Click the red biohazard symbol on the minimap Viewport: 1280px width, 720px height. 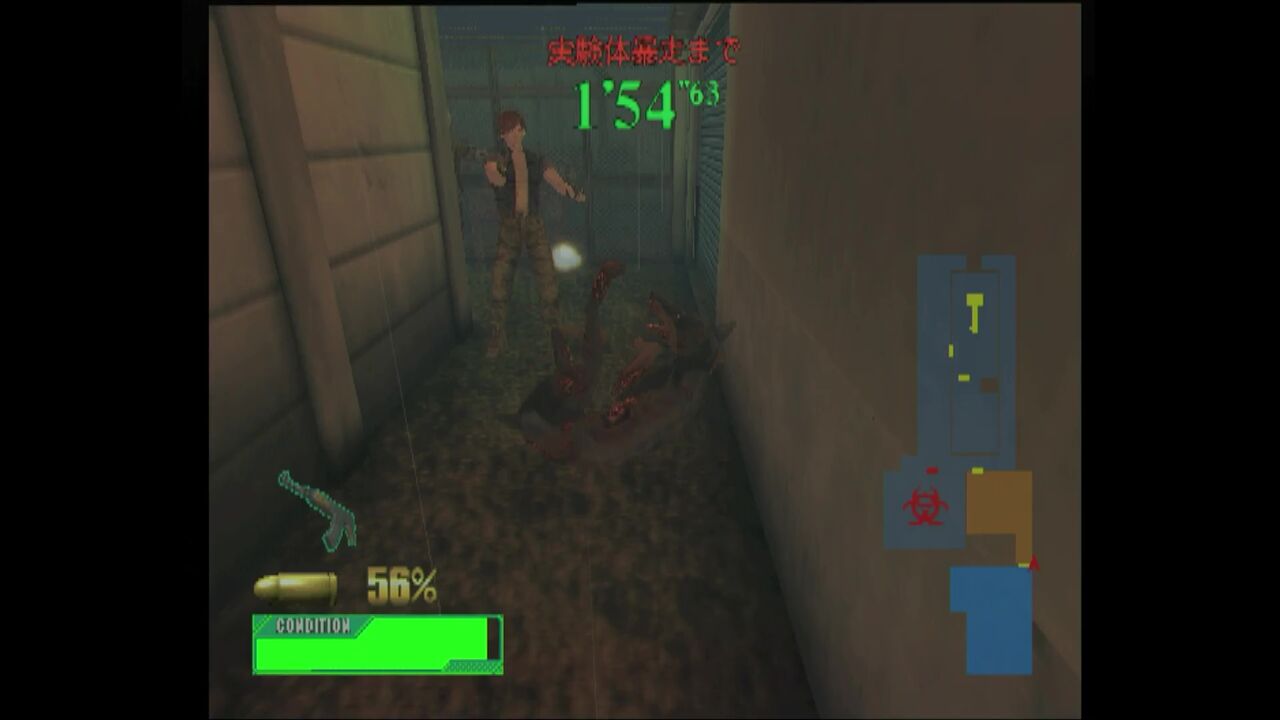click(x=926, y=504)
